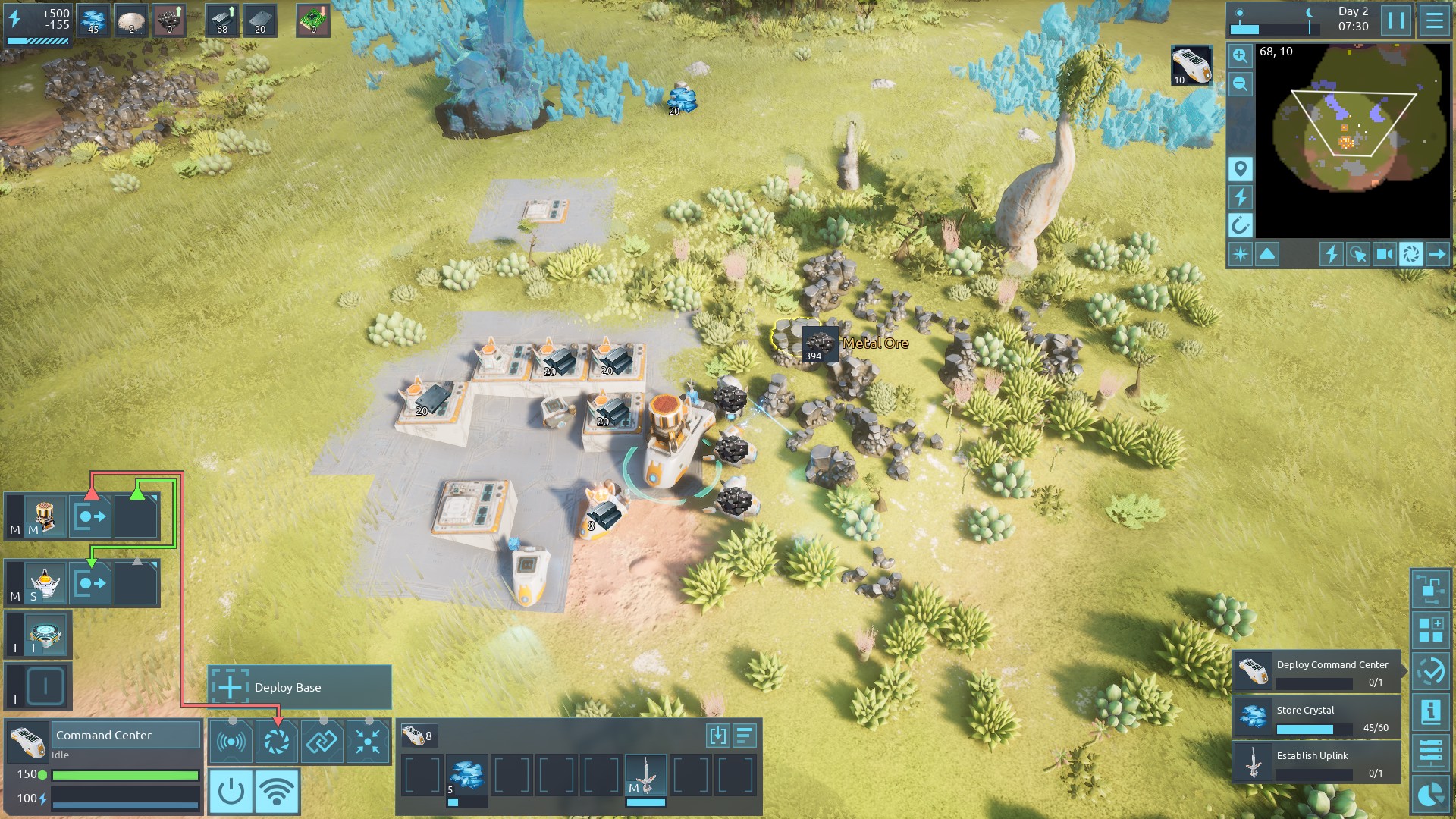This screenshot has width=1456, height=819.
Task: Activate the chain link behavior slot
Action: [x=322, y=741]
